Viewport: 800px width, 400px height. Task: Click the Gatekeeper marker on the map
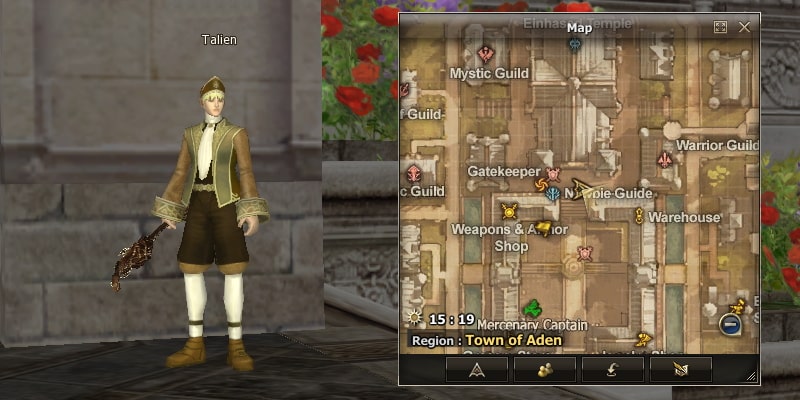pyautogui.click(x=553, y=173)
